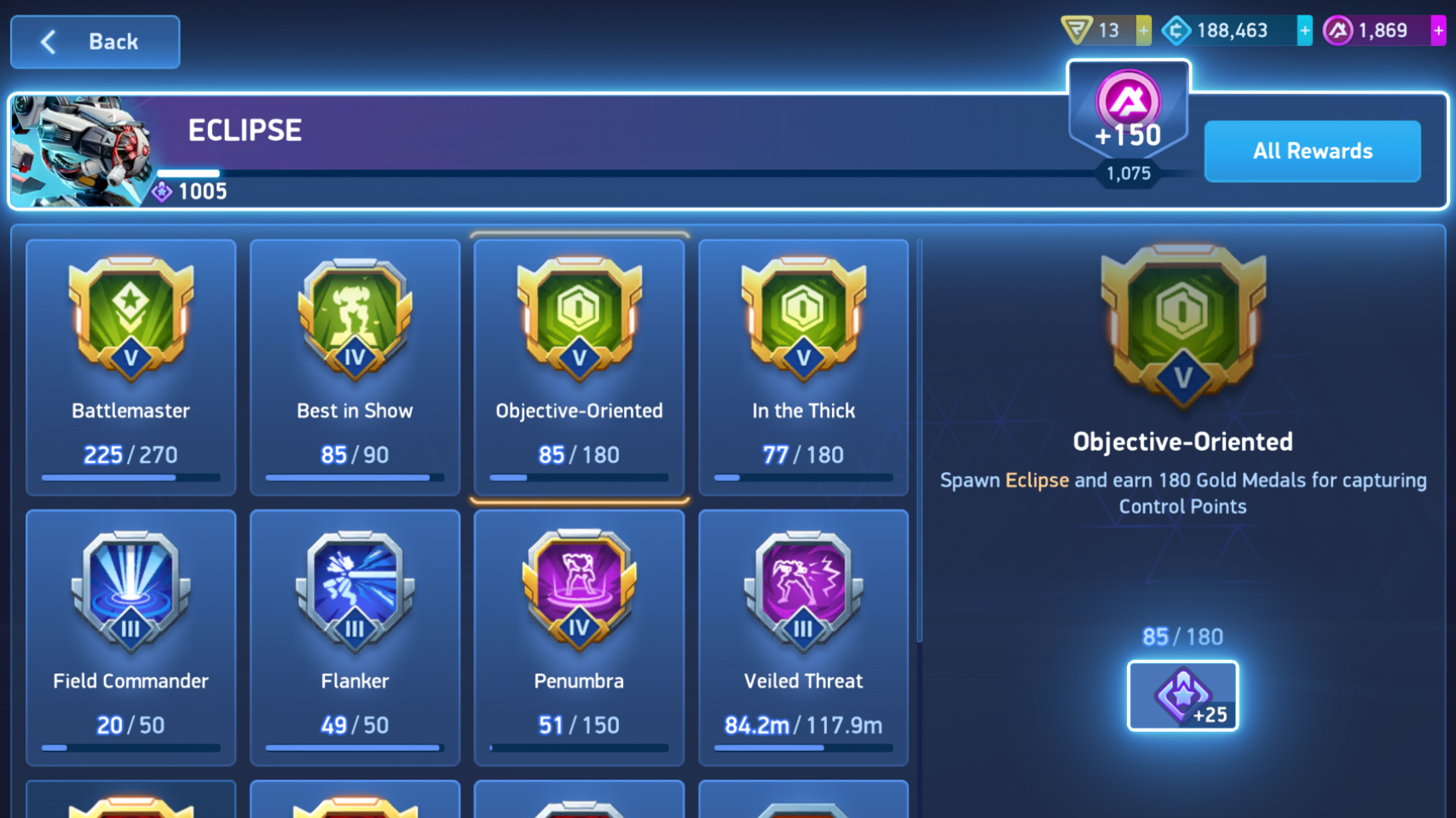Image resolution: width=1456 pixels, height=818 pixels.
Task: Select the Objective-Oriented badge card
Action: pos(579,366)
